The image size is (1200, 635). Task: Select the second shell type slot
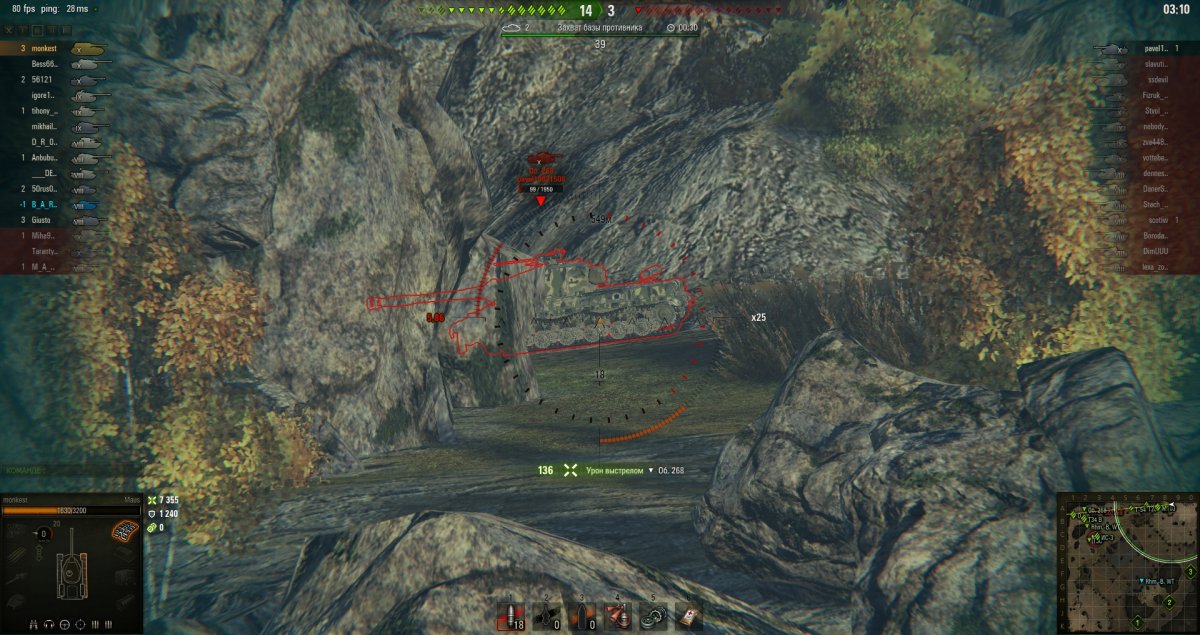pyautogui.click(x=546, y=615)
